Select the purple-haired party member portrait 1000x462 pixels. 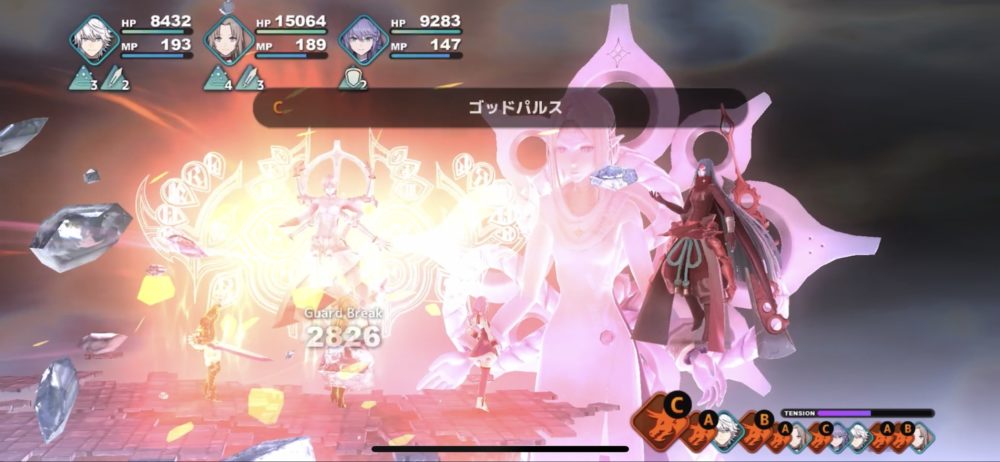point(362,39)
